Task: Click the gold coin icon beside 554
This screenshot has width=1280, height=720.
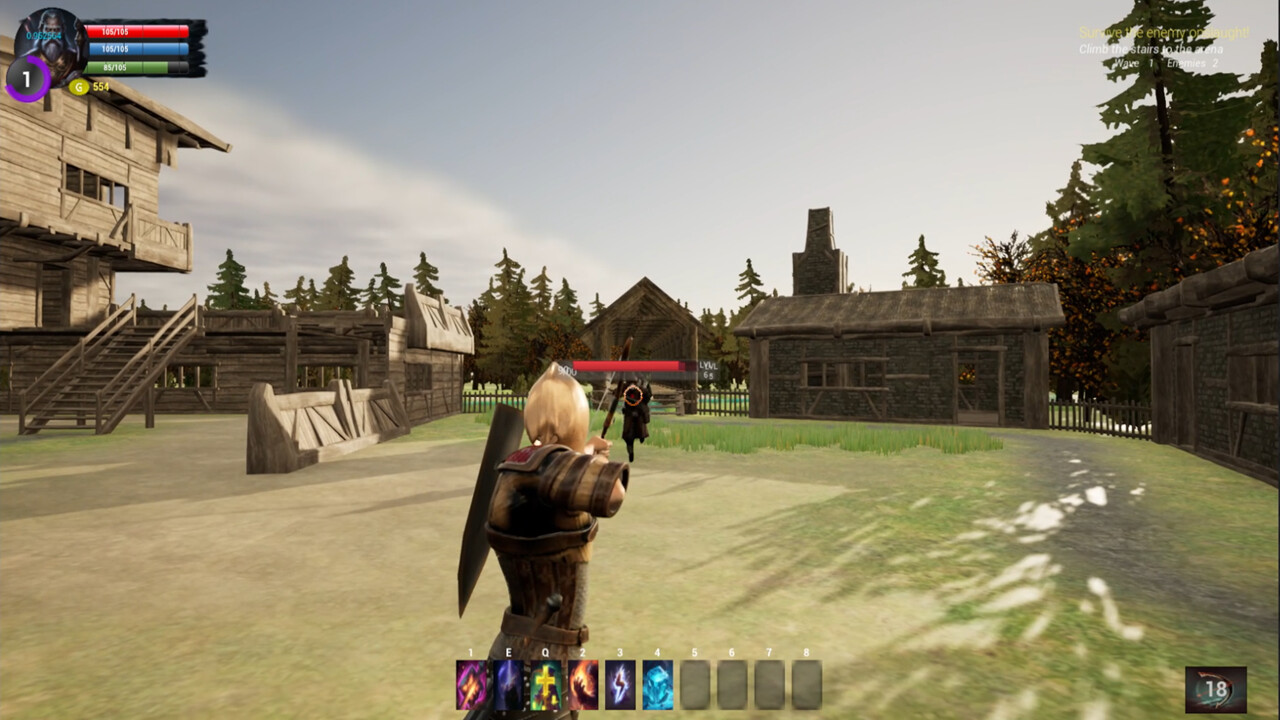Action: [79, 88]
